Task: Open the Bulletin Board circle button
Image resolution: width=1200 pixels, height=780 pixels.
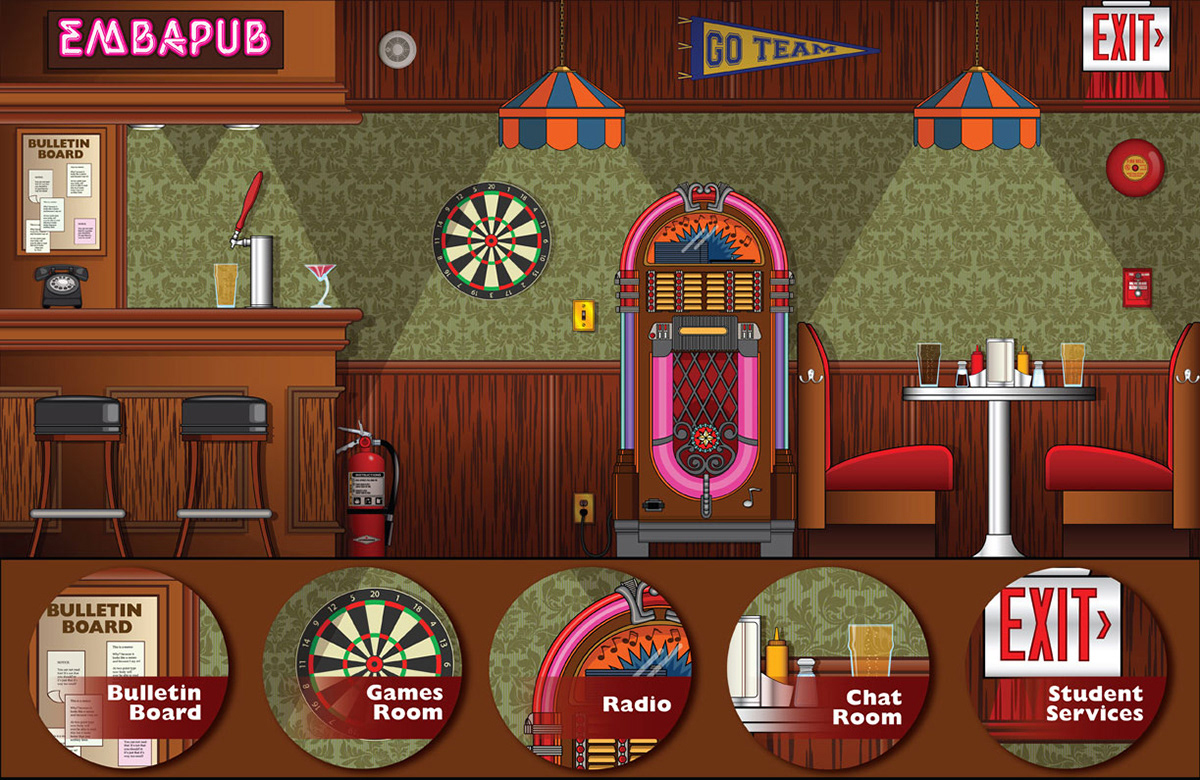Action: coord(135,668)
